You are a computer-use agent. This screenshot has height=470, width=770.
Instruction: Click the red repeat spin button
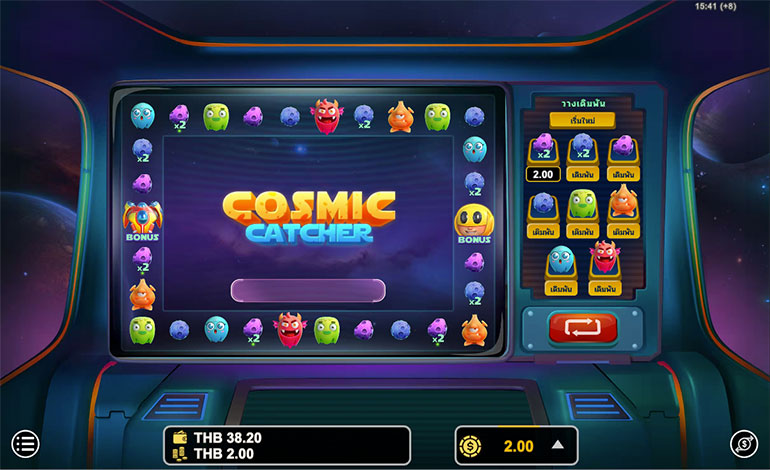tap(582, 328)
